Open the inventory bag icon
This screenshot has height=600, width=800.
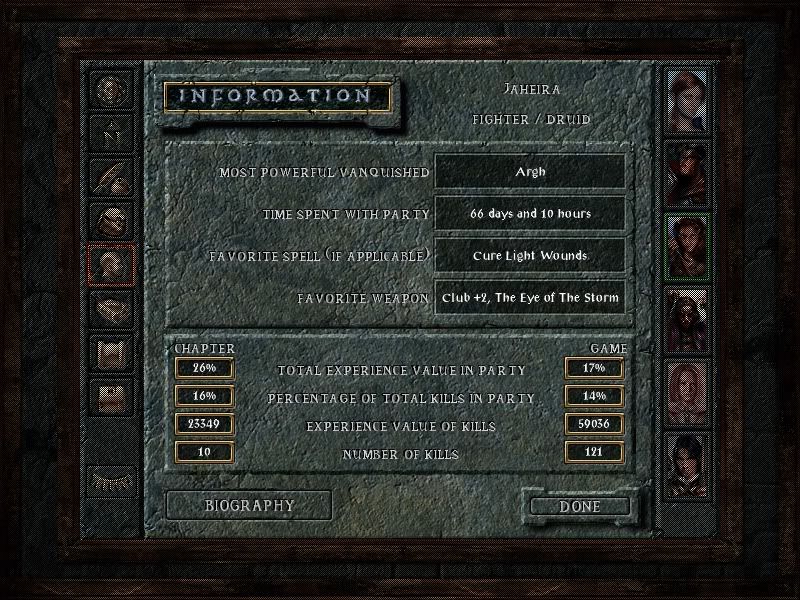point(109,219)
